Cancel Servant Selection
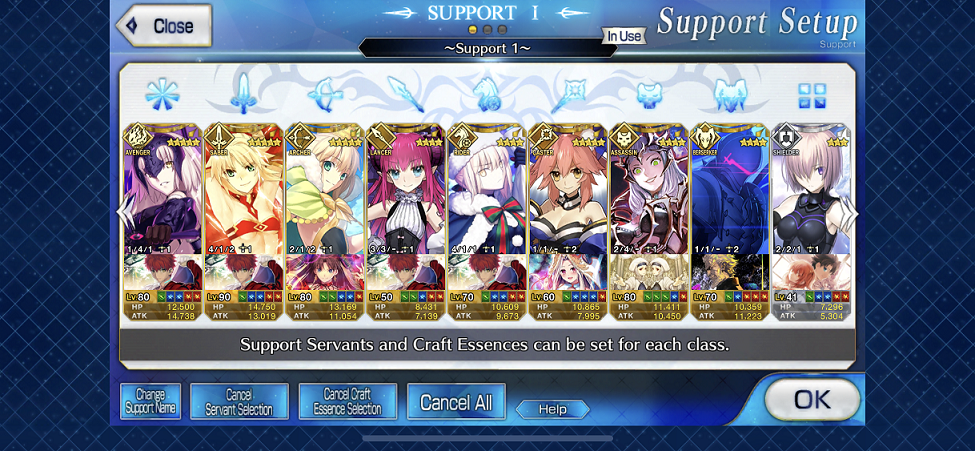This screenshot has height=451, width=975. (x=239, y=402)
